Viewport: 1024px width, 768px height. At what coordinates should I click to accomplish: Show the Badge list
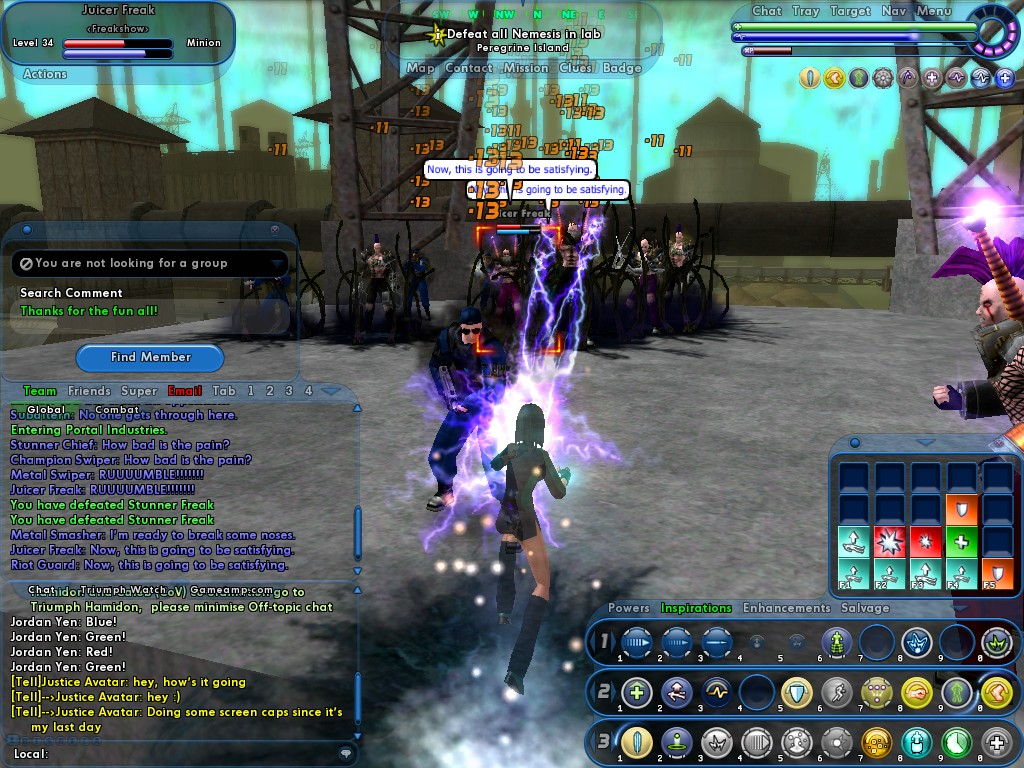pos(622,68)
